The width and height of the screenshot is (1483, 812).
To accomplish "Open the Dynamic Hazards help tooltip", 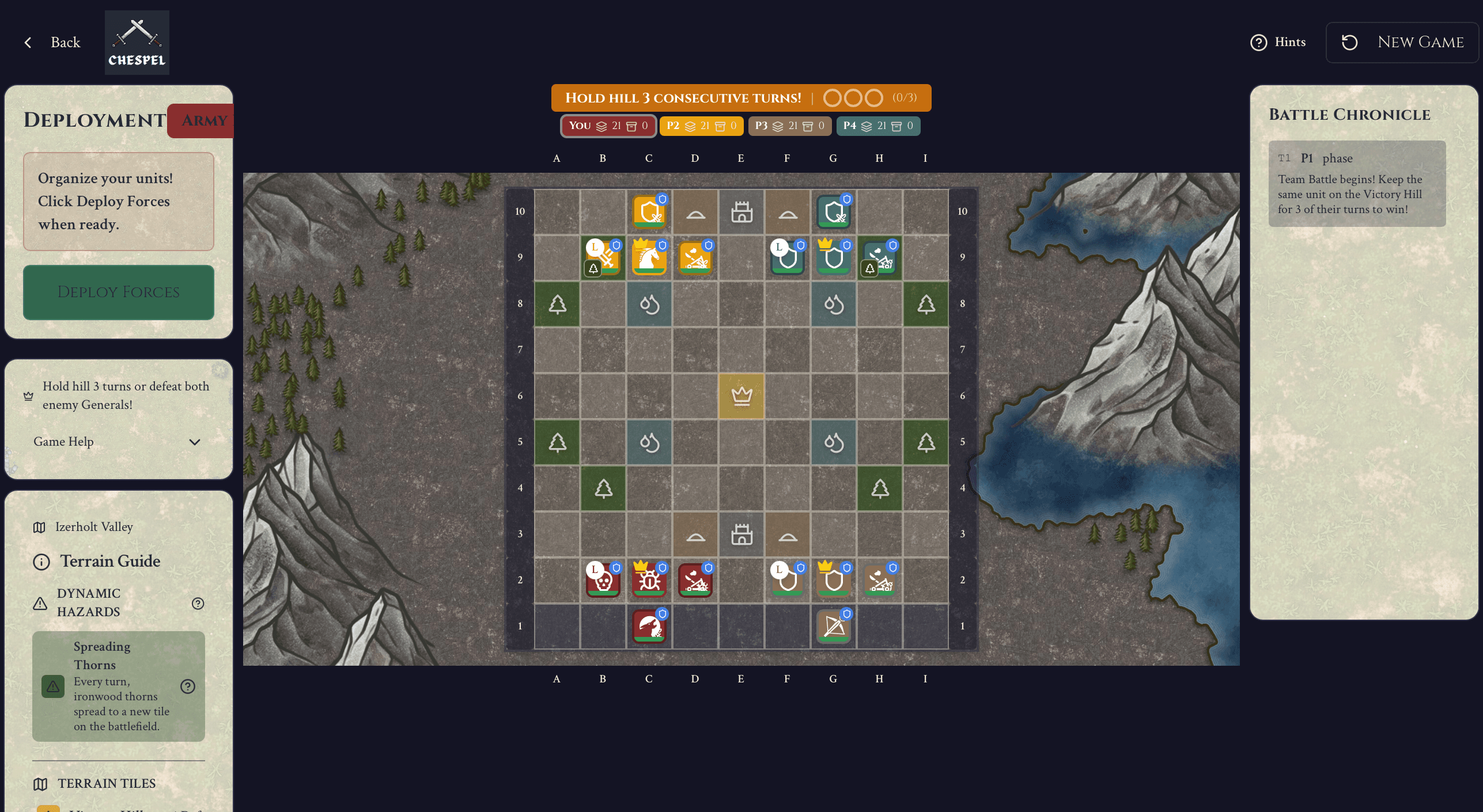I will point(198,603).
